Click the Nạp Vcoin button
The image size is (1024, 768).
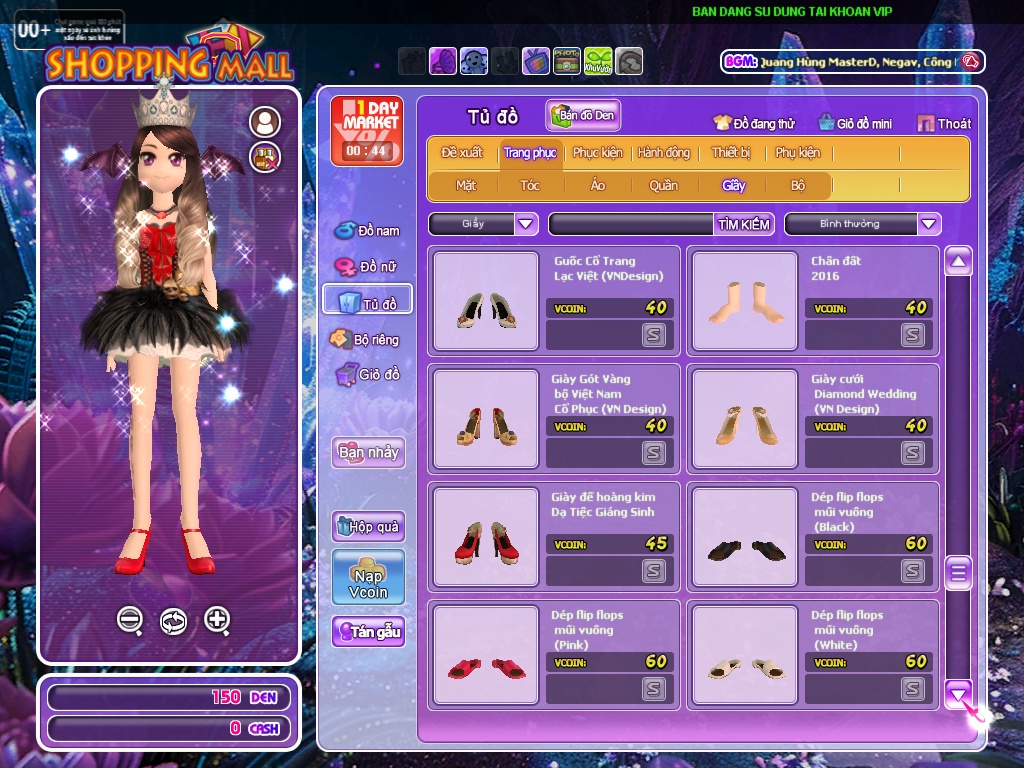(x=368, y=577)
